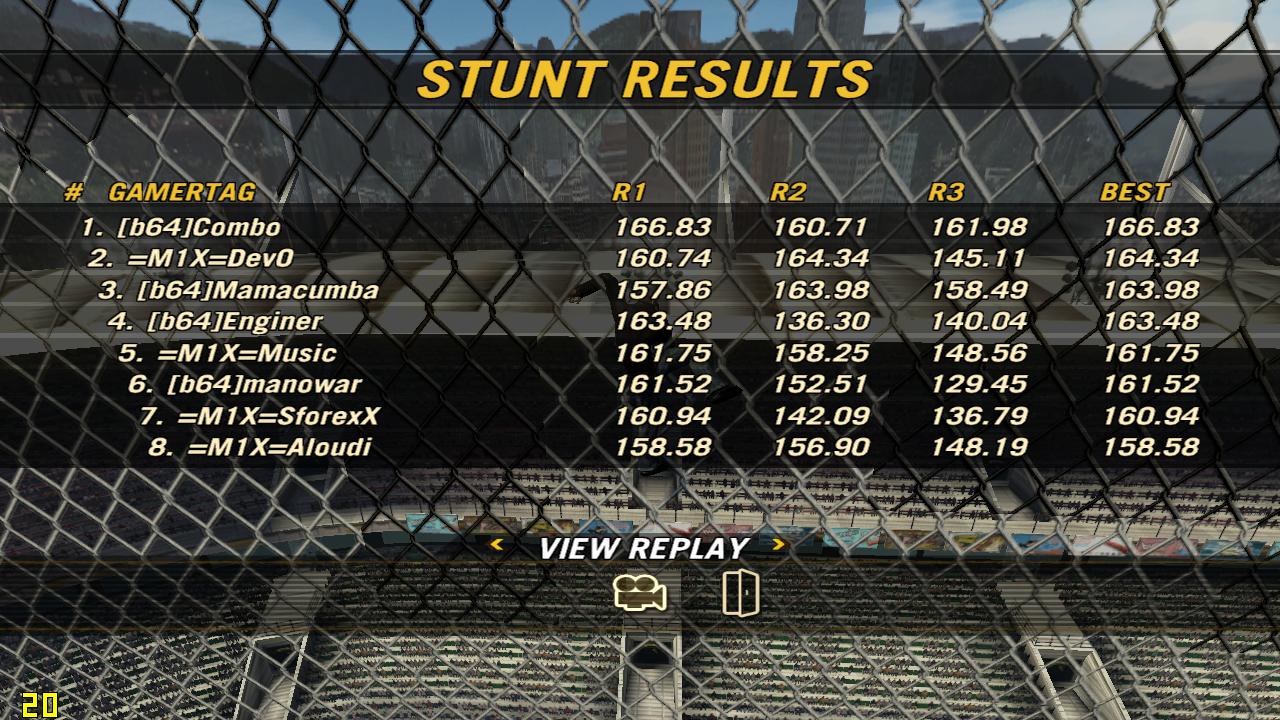This screenshot has height=720, width=1280.
Task: Choose the exit door icon
Action: tap(740, 593)
